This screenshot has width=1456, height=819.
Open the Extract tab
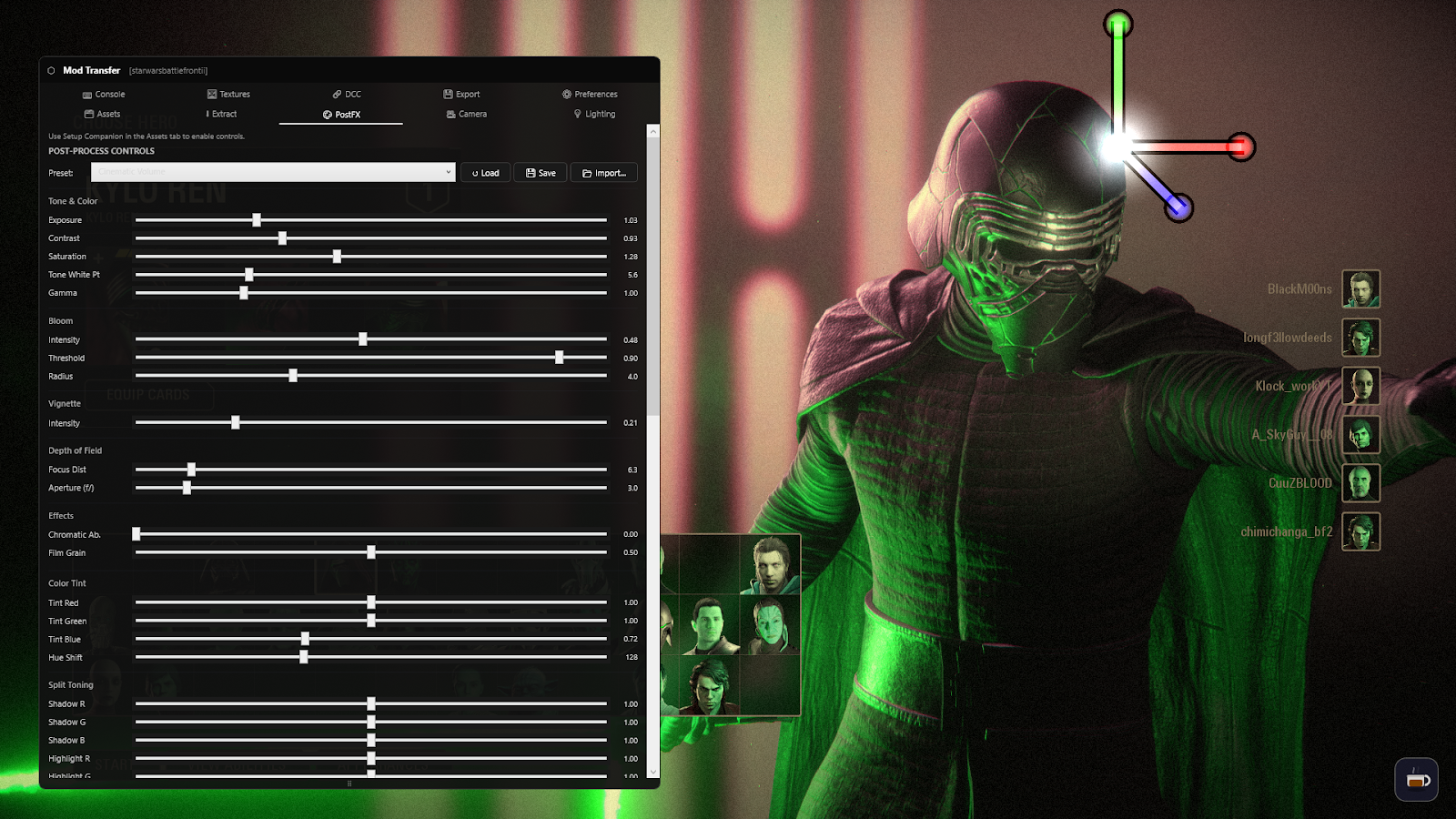coord(222,114)
